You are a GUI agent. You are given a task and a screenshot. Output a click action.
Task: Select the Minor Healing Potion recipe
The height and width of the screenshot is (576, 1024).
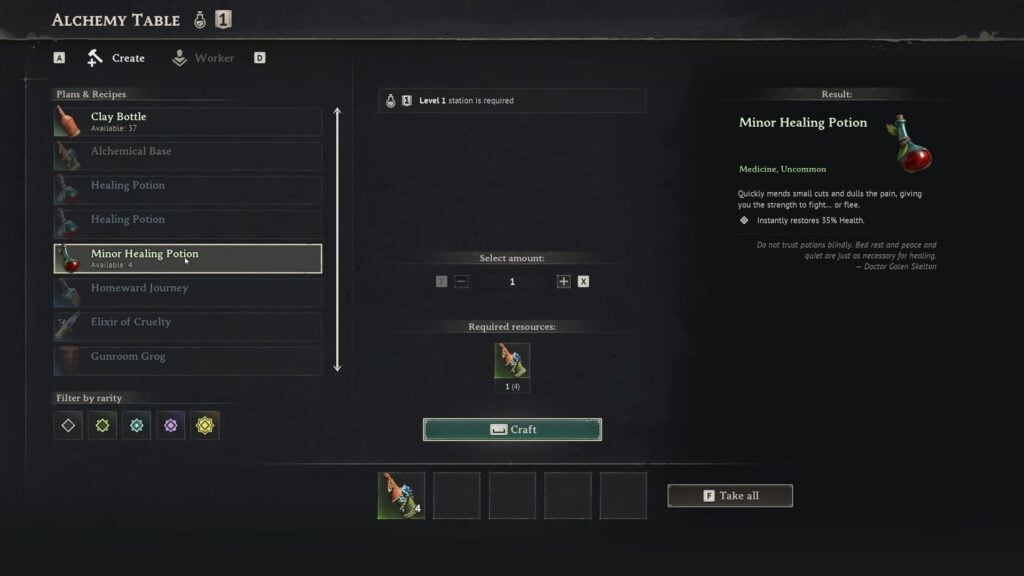(x=188, y=258)
